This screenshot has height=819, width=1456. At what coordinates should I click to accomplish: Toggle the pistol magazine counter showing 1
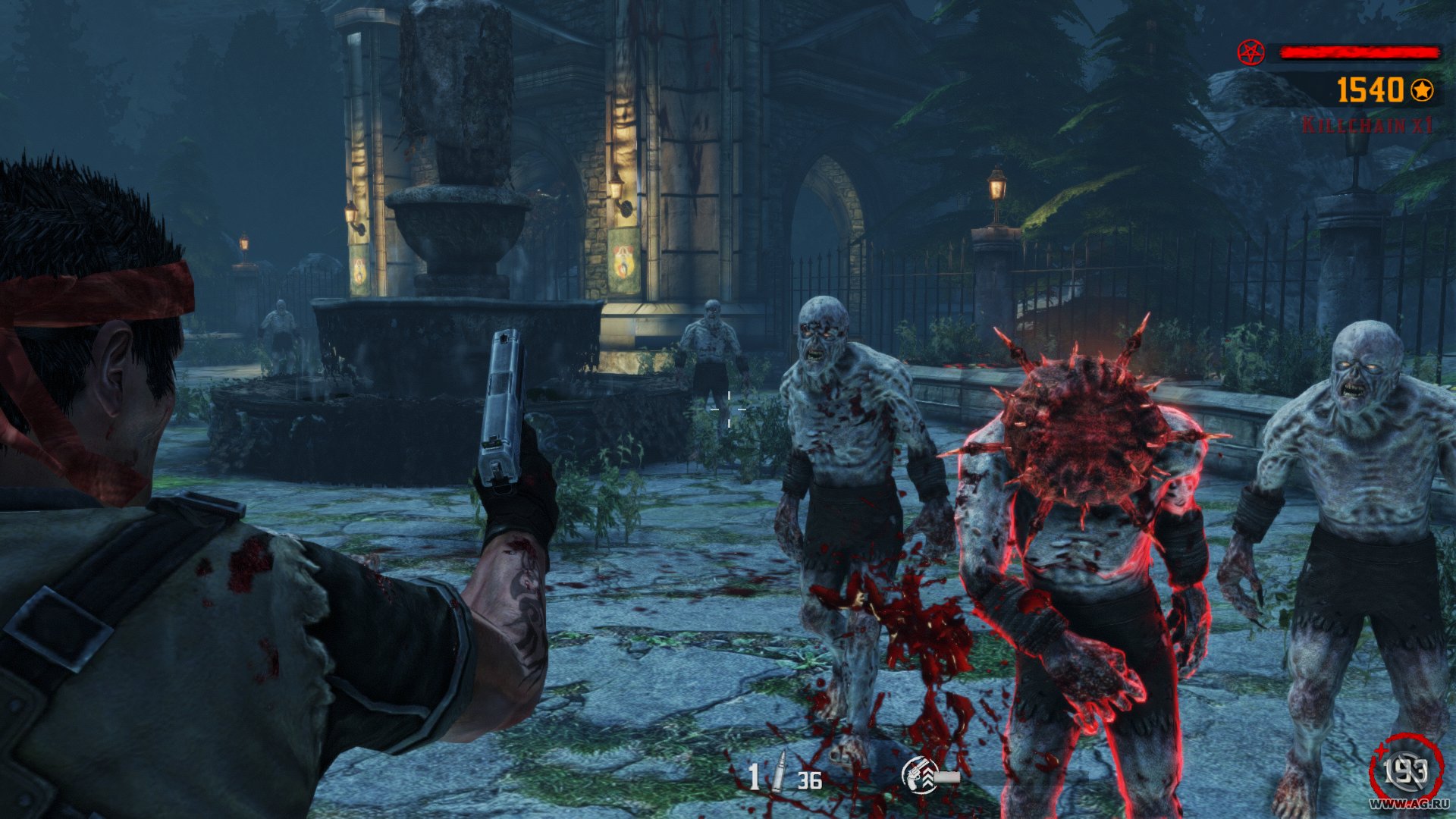pyautogui.click(x=755, y=777)
